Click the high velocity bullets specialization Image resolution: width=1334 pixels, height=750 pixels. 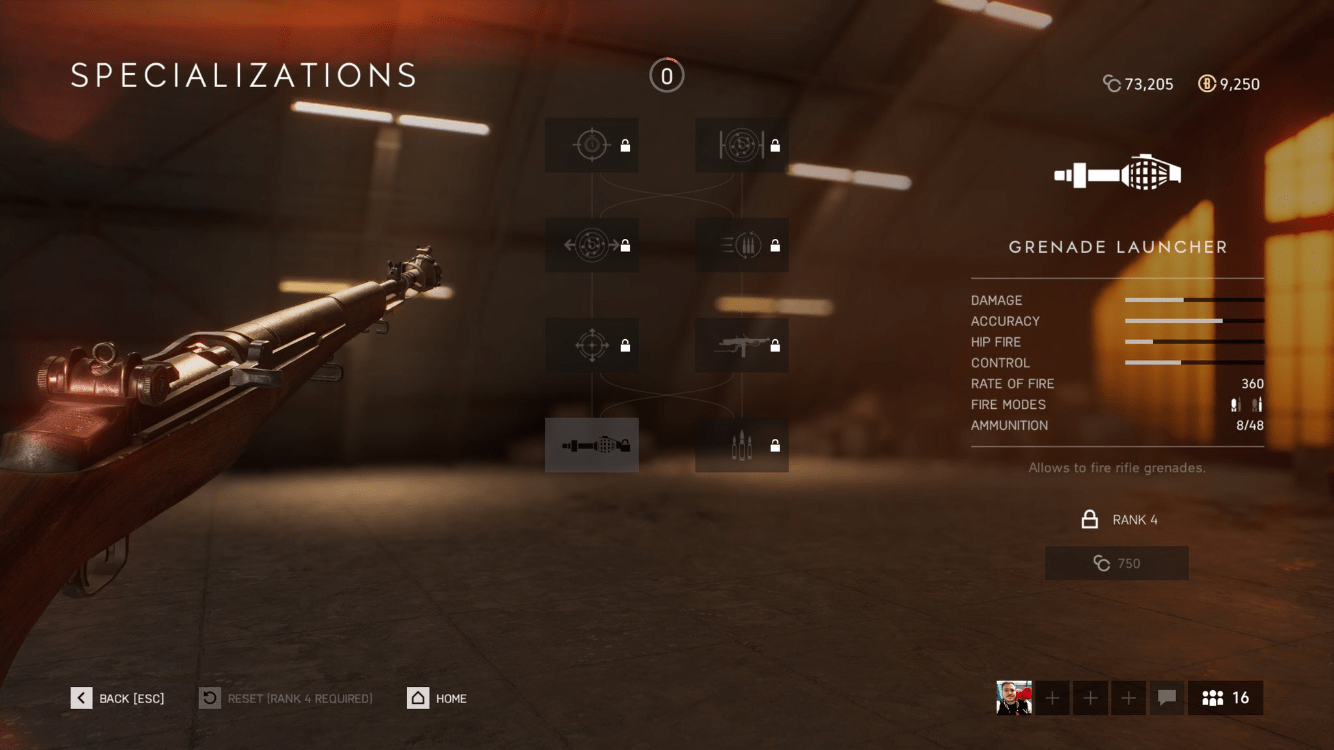[x=741, y=245]
